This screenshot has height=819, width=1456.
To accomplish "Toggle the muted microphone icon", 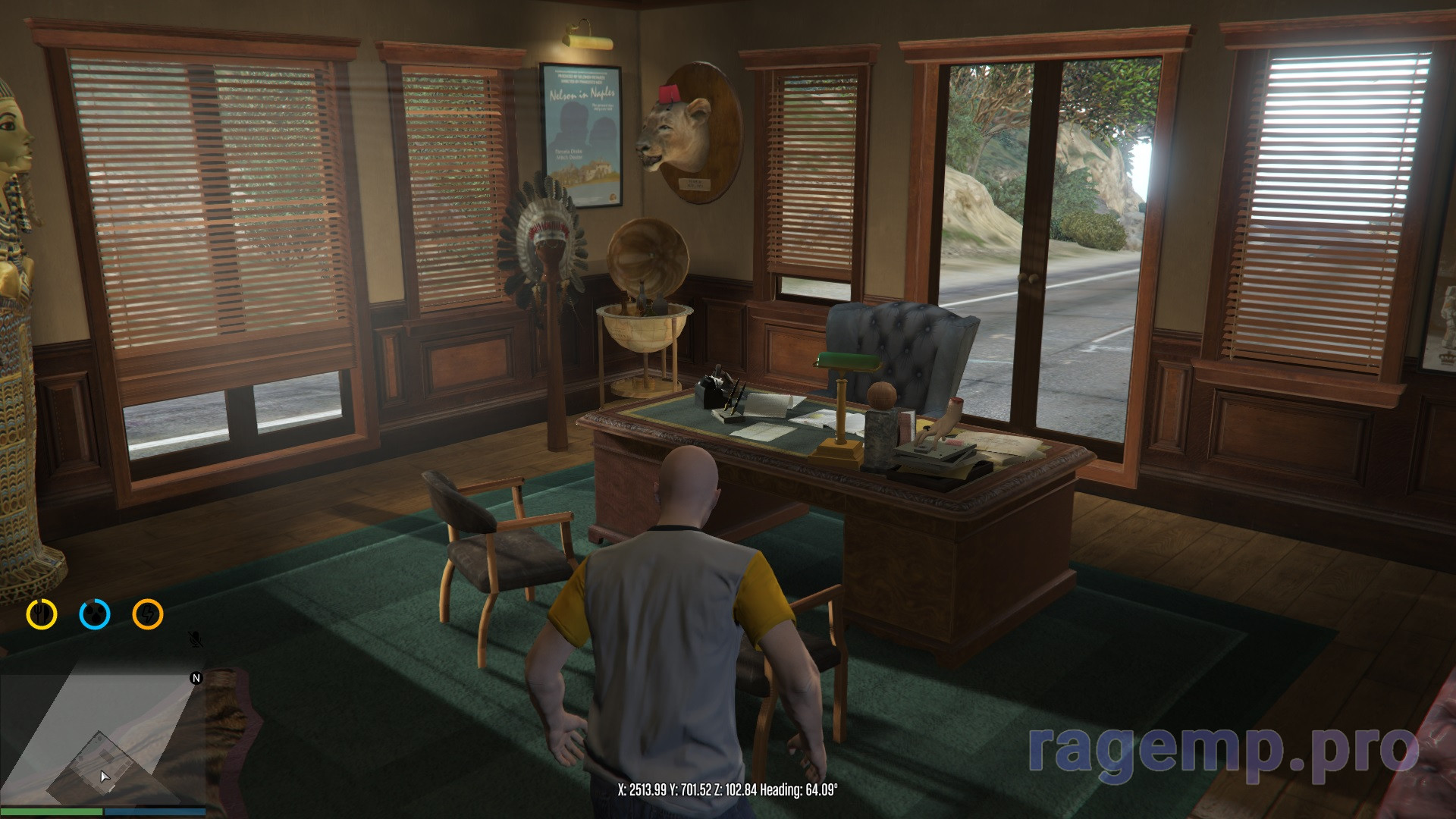I will [196, 640].
